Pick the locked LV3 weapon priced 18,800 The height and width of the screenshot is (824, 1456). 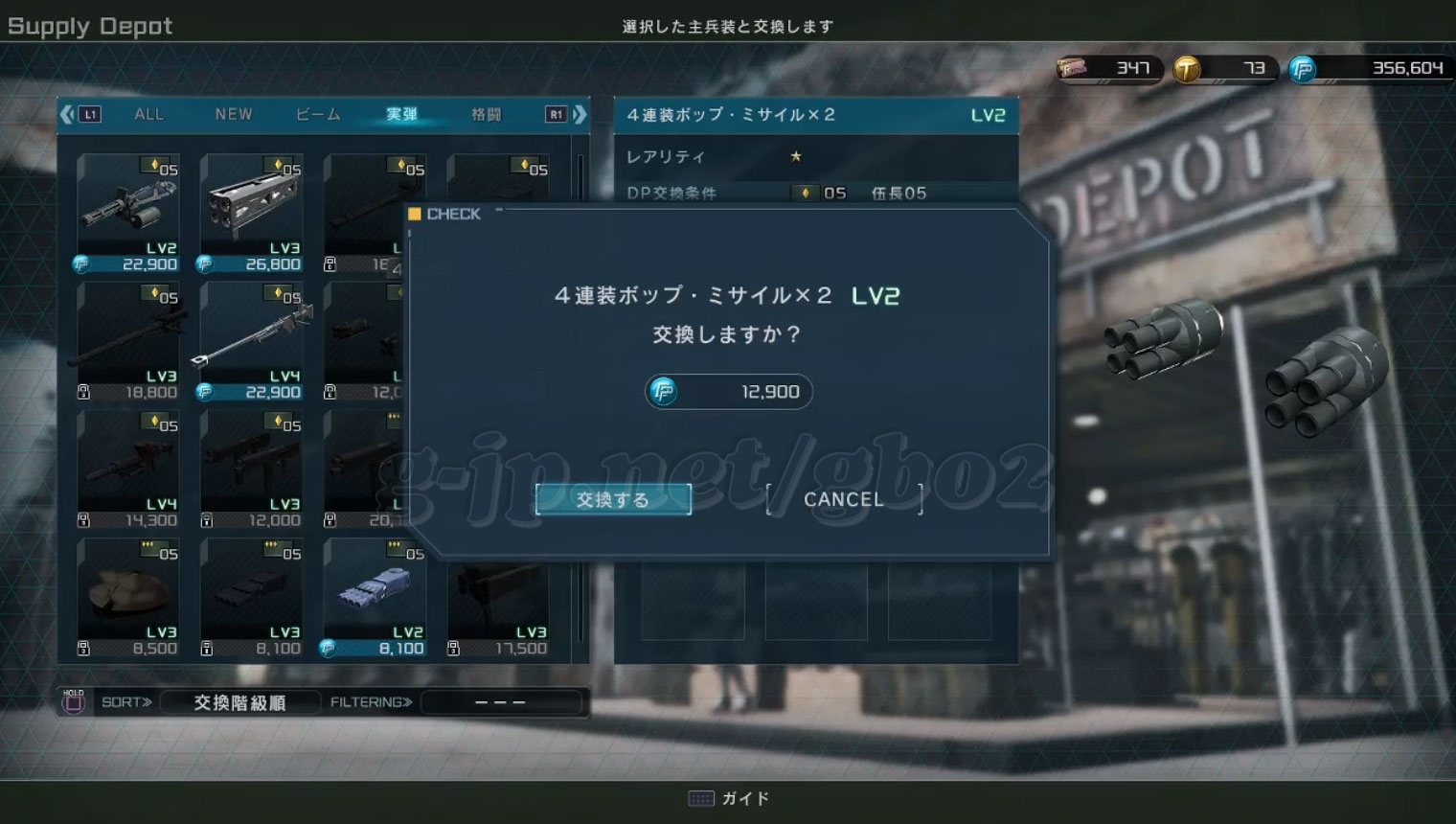127,340
